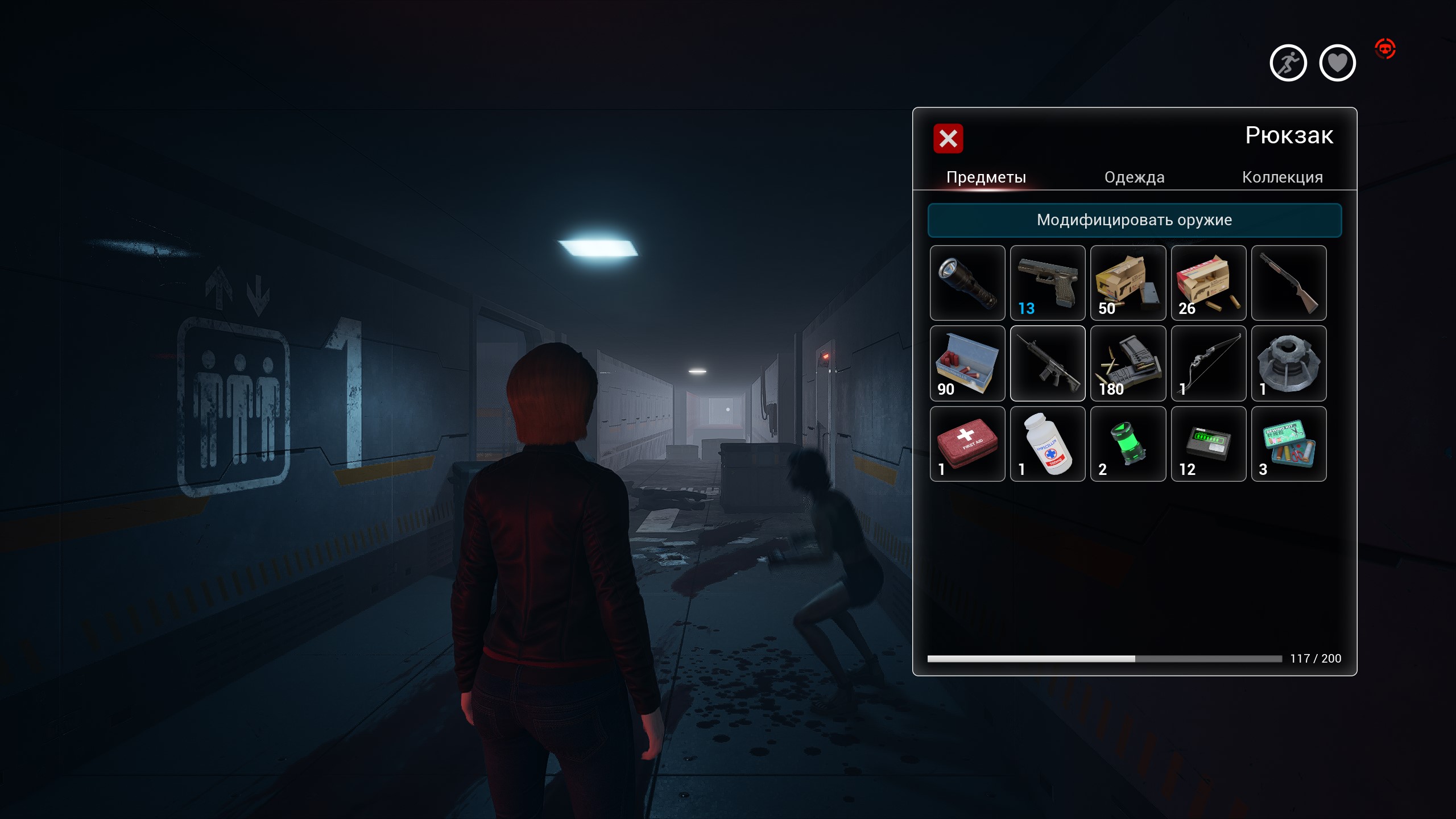This screenshot has width=1456, height=819.
Task: Use the red first aid kit
Action: (x=967, y=444)
